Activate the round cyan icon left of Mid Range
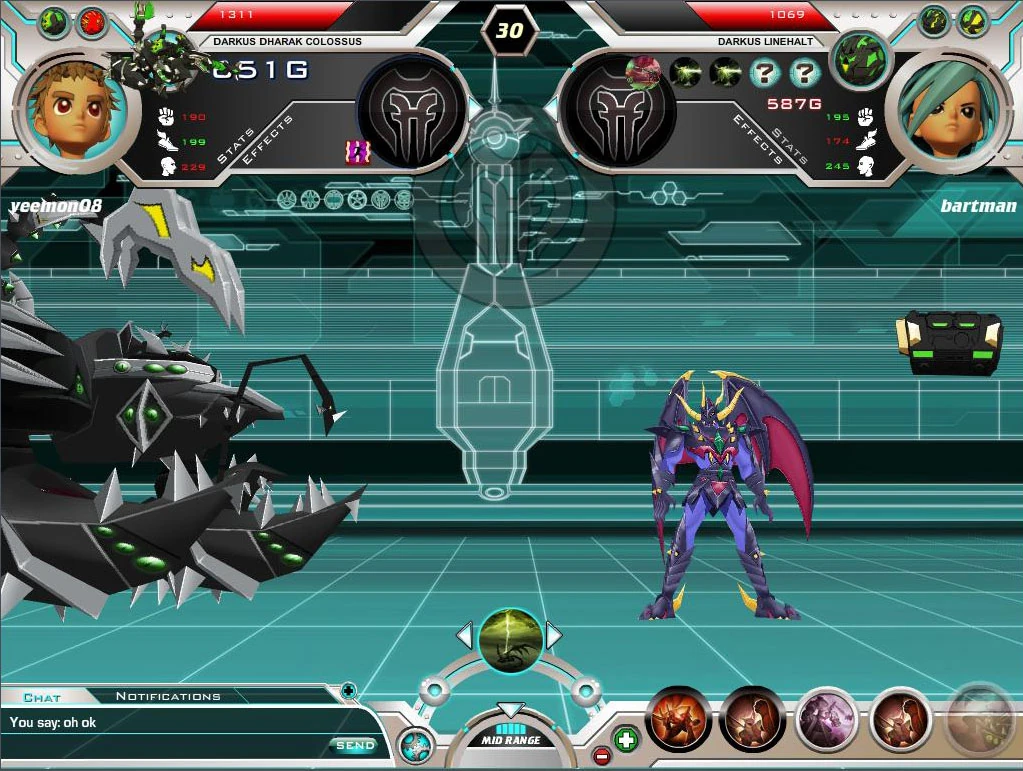Image resolution: width=1023 pixels, height=771 pixels. coord(415,746)
